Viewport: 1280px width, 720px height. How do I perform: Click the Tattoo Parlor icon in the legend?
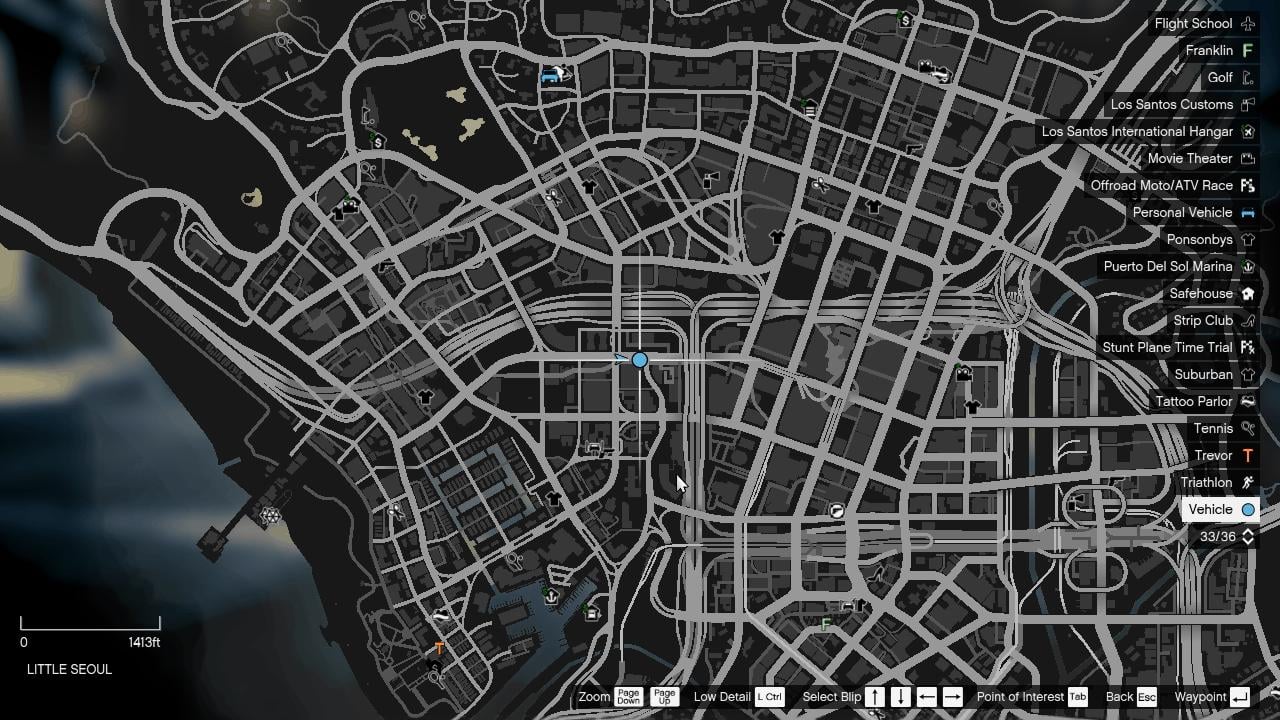pyautogui.click(x=1248, y=401)
